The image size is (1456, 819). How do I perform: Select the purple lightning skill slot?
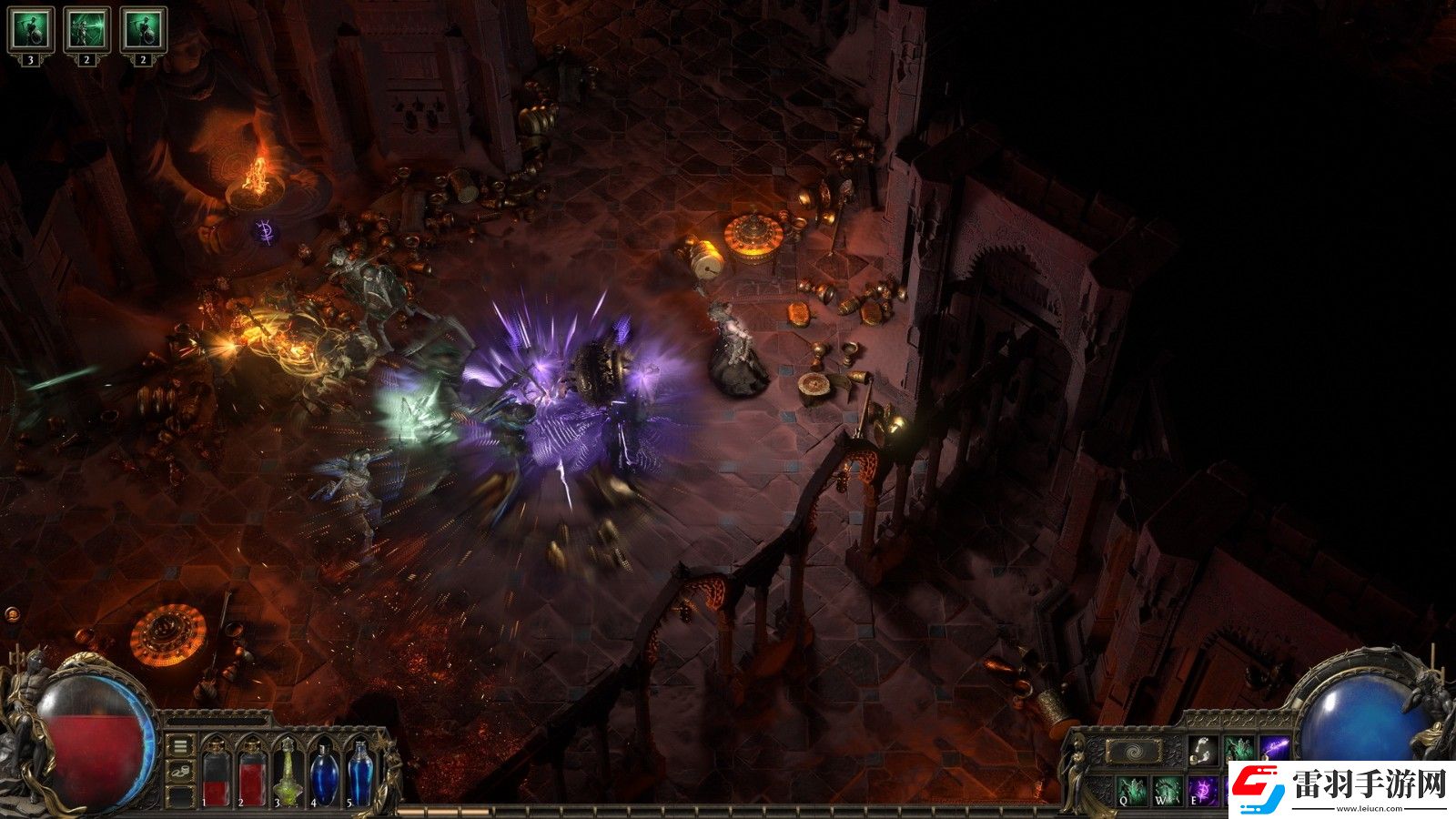[x=1276, y=750]
